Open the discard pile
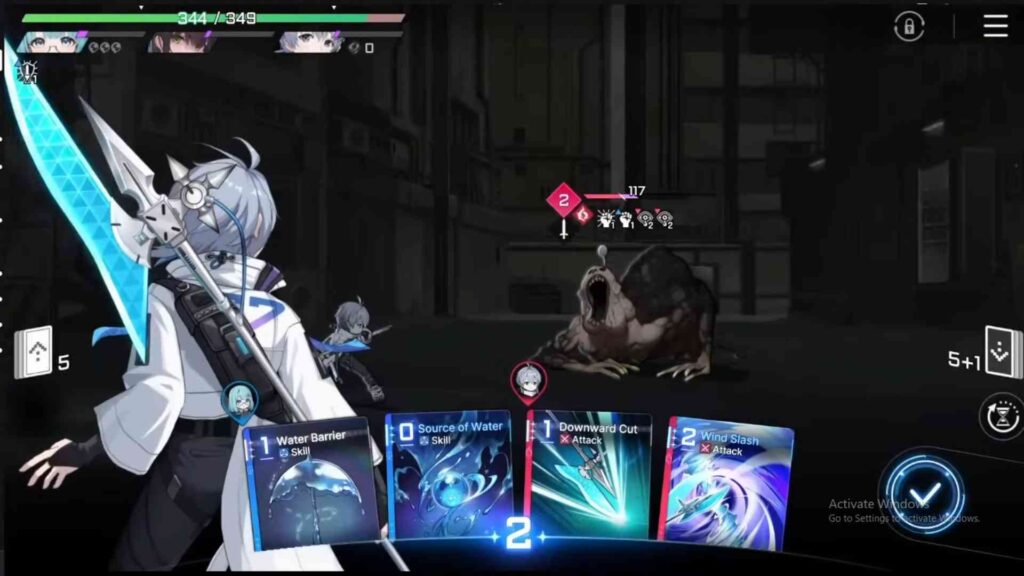The image size is (1024, 576). 1003,353
